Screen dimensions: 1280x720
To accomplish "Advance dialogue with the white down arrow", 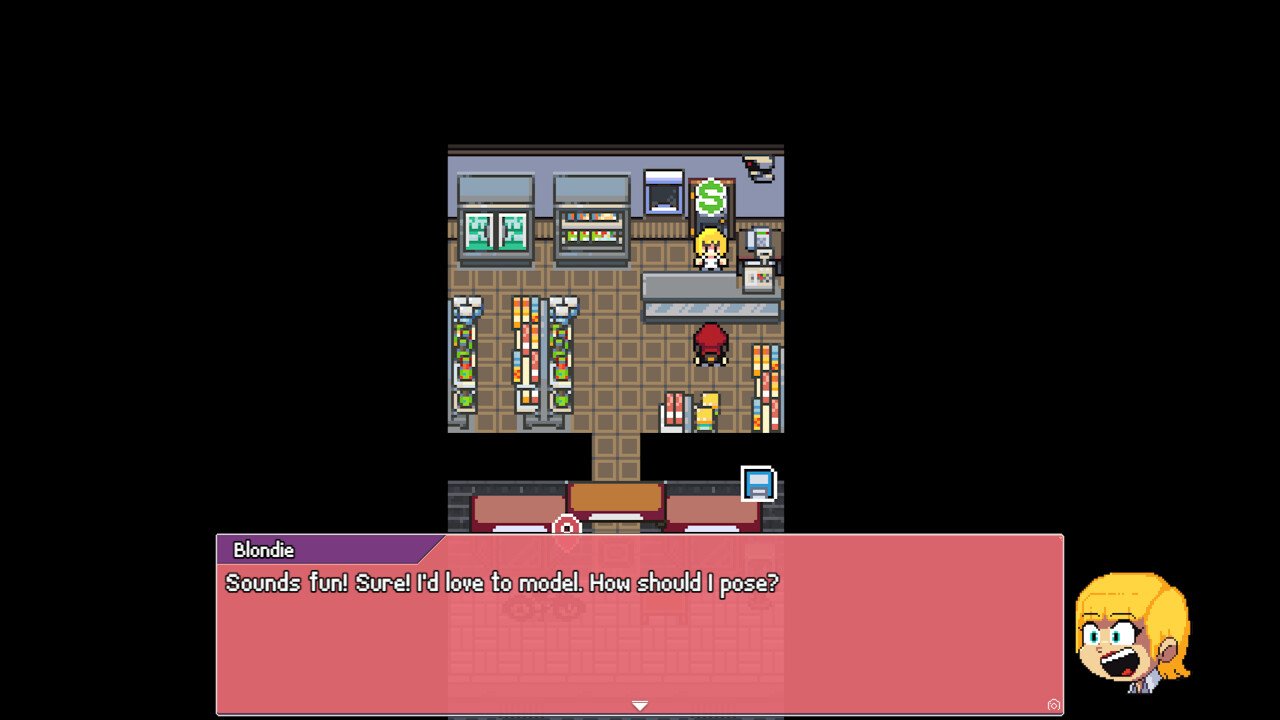I will tap(640, 705).
